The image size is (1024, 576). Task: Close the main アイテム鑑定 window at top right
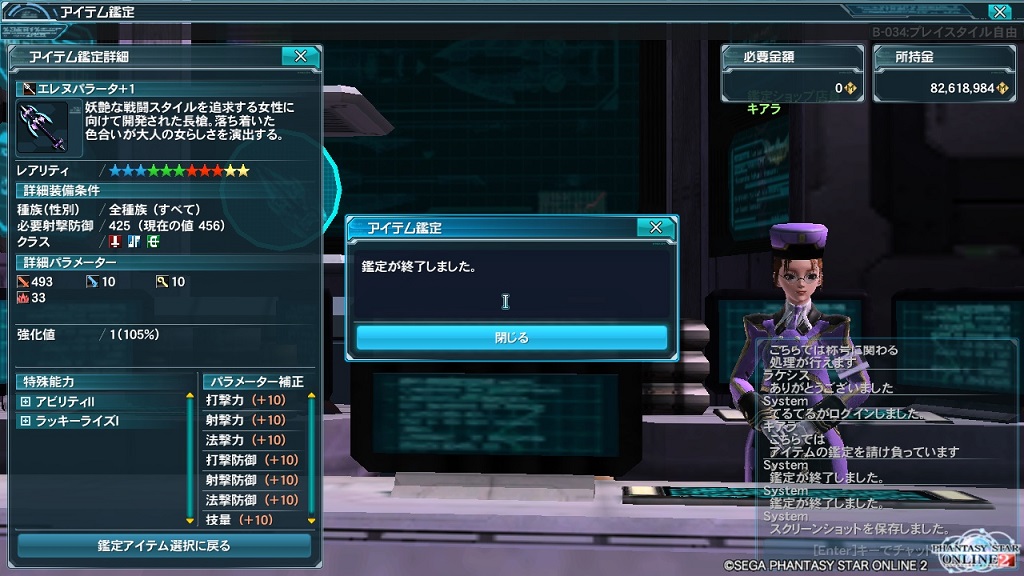pyautogui.click(x=998, y=12)
